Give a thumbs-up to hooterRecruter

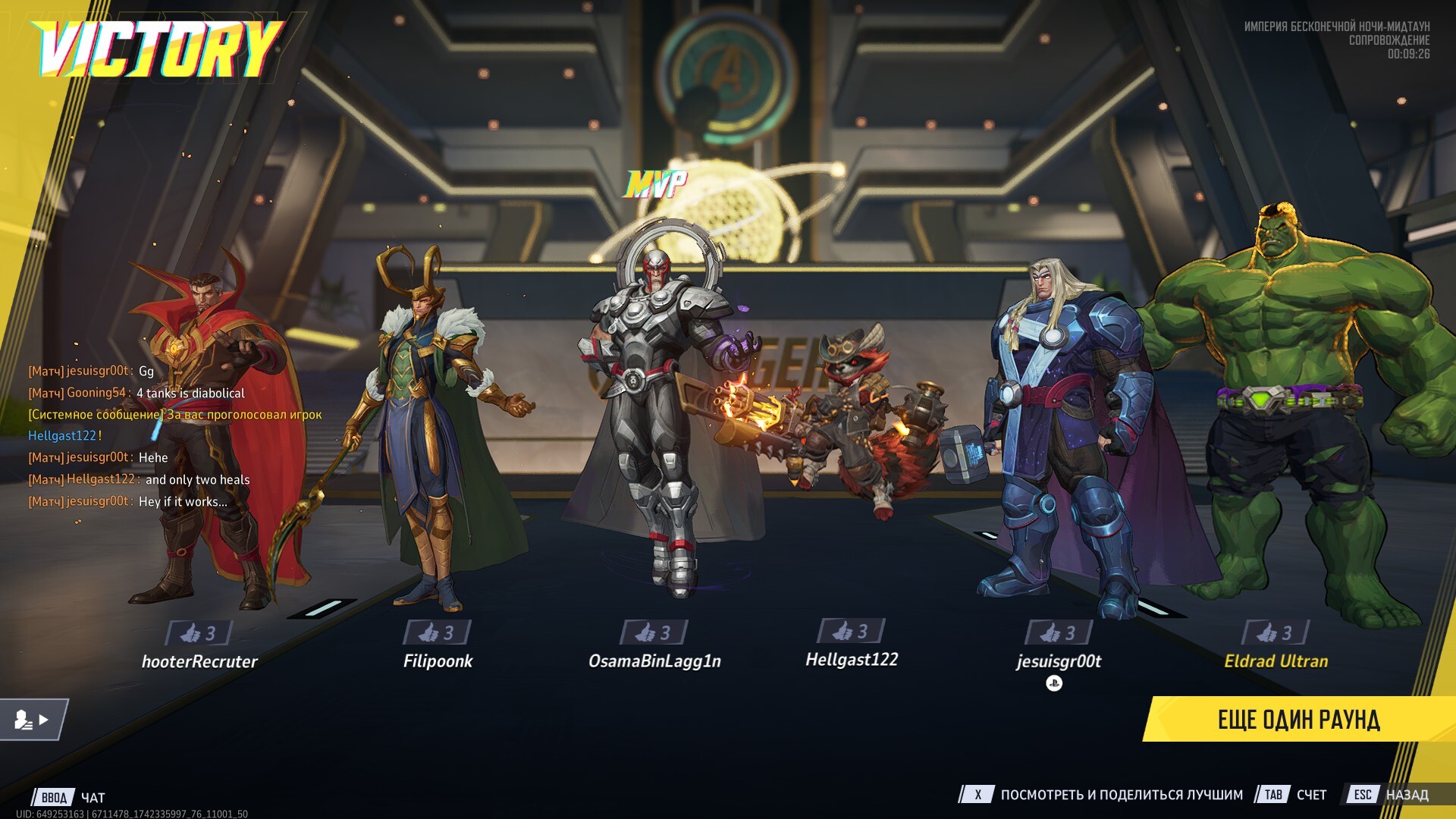[x=199, y=632]
